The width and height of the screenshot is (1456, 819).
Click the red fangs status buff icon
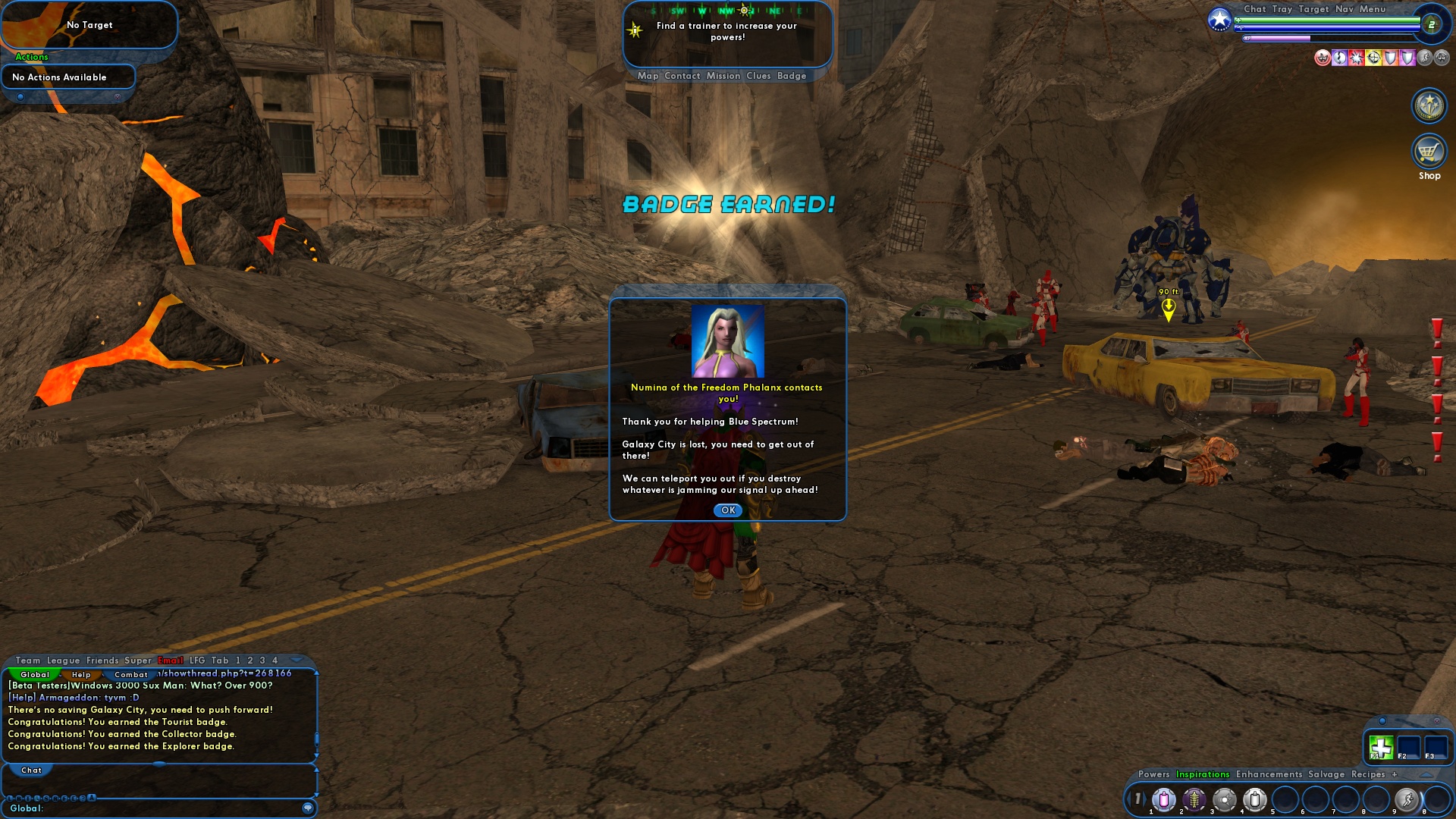pos(1323,58)
